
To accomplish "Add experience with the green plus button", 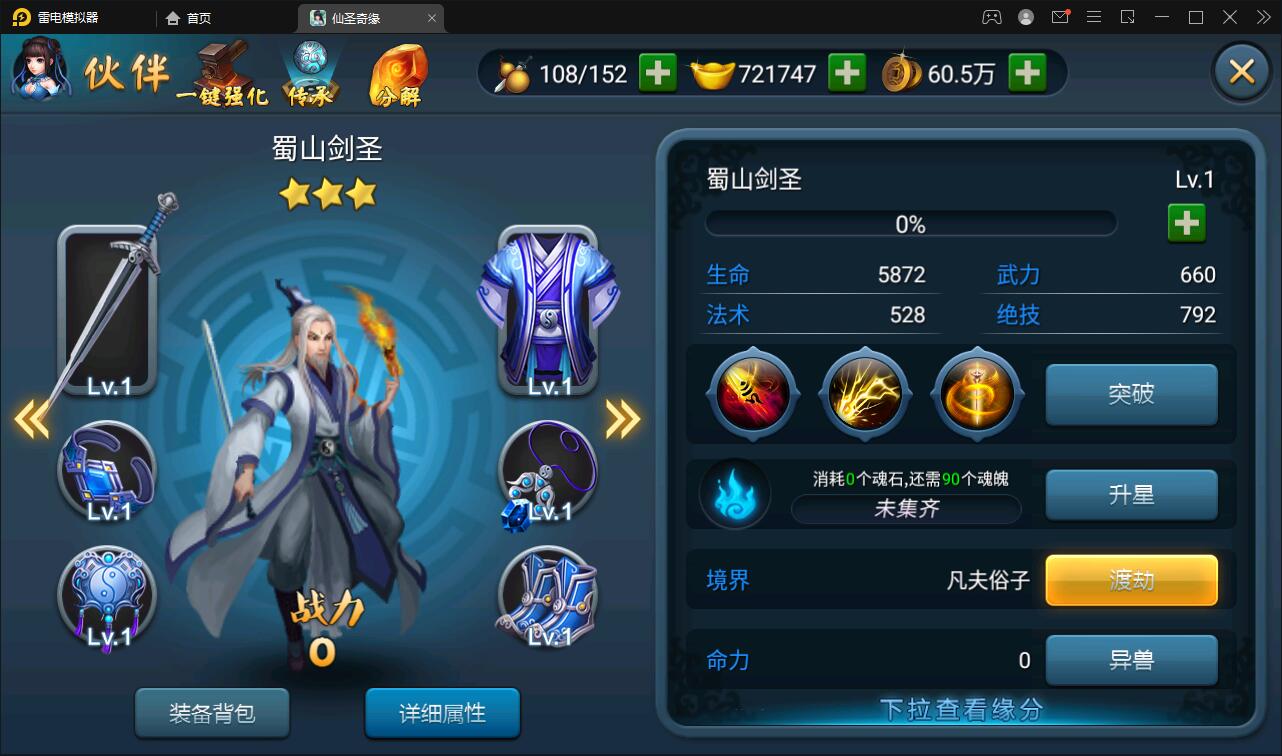I will point(1186,222).
